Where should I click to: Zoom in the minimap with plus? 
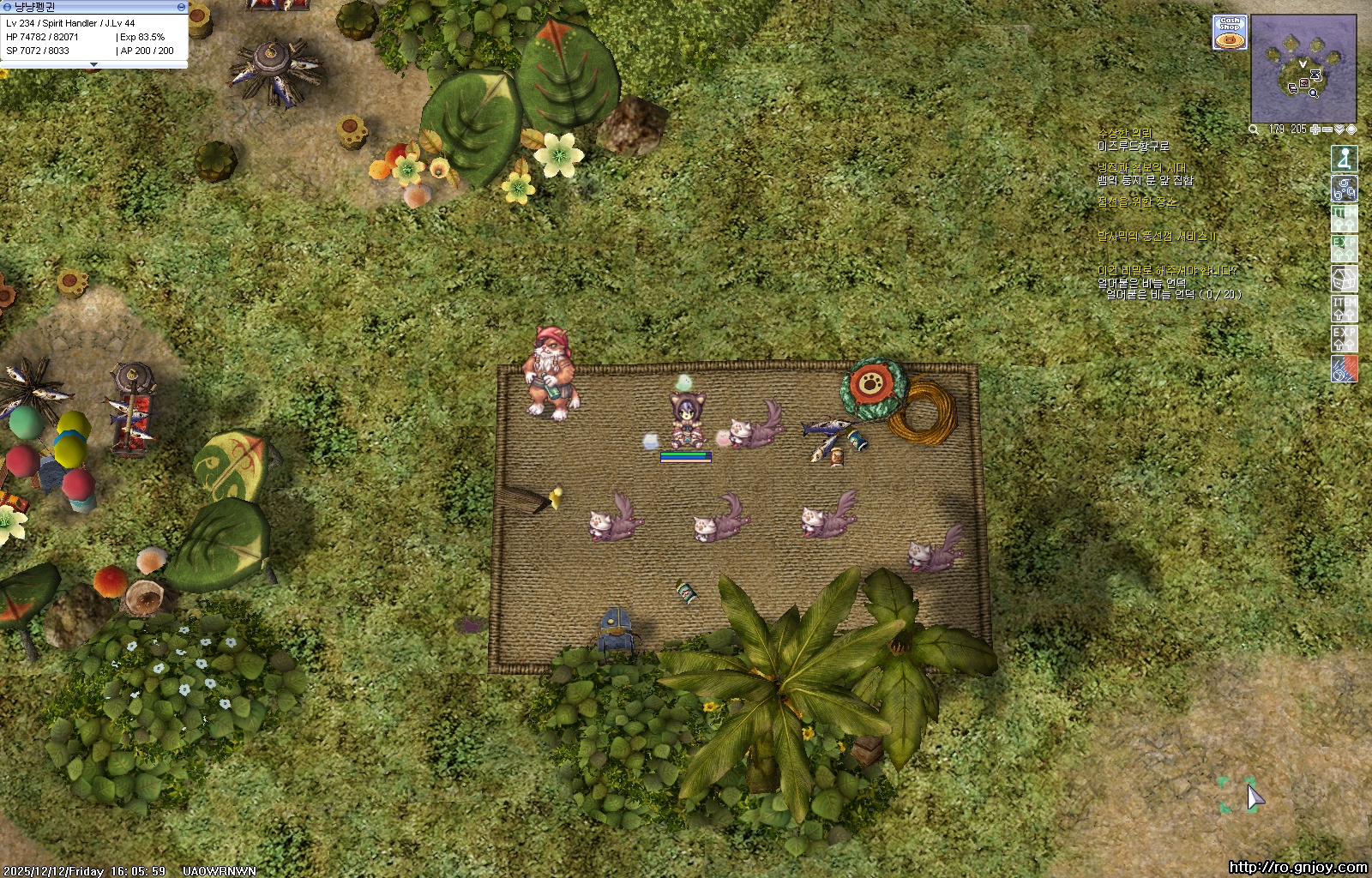point(1315,129)
